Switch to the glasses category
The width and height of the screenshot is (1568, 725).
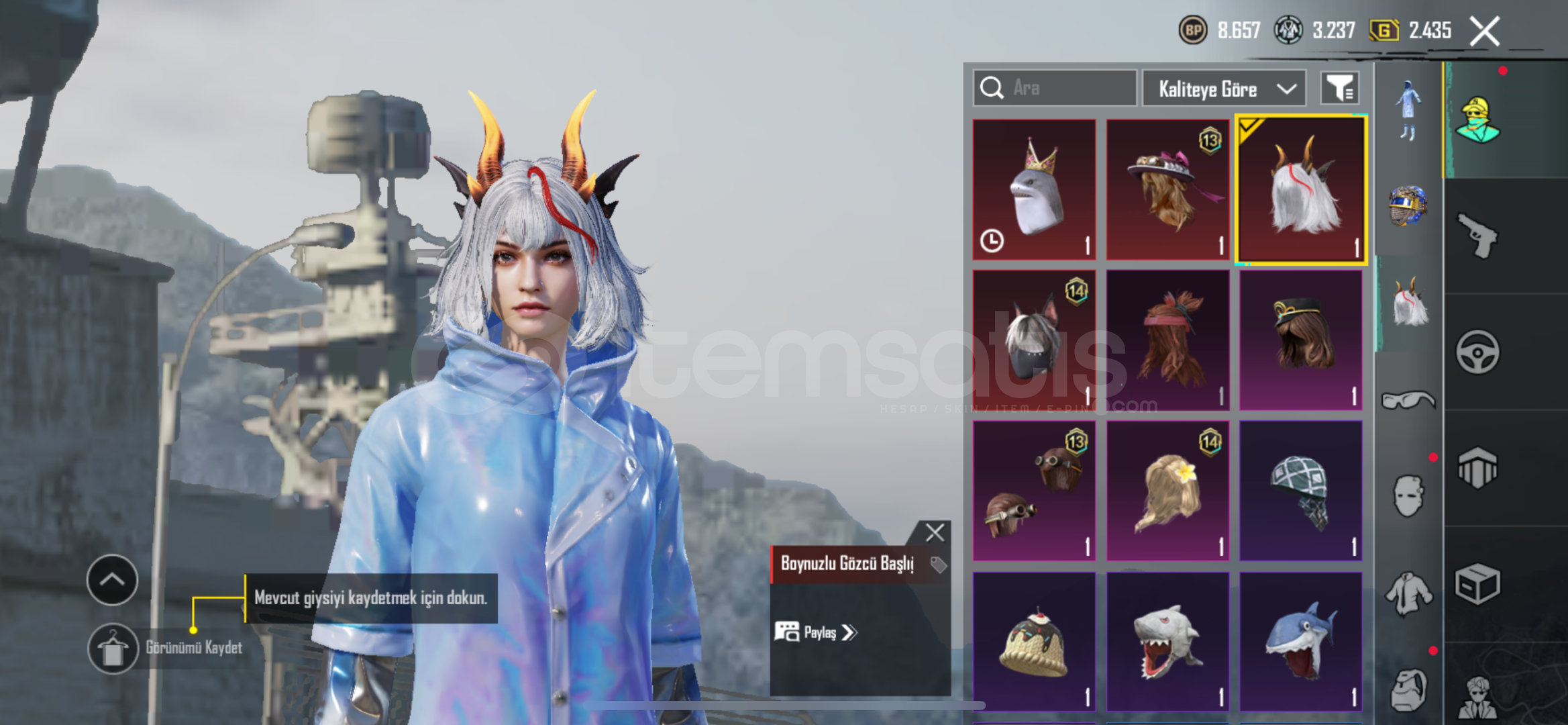click(x=1408, y=401)
